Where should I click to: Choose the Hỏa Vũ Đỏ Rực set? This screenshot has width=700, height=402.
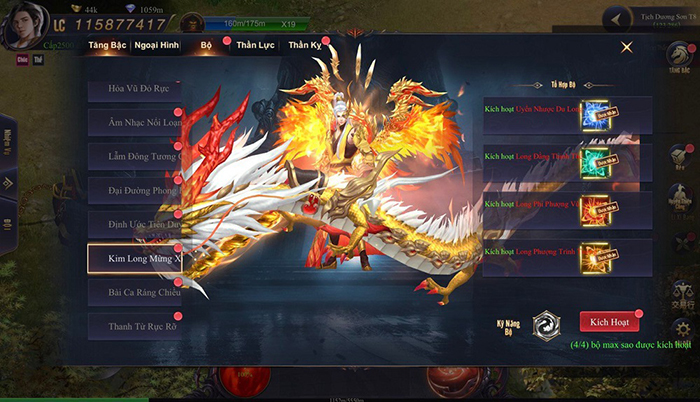click(x=135, y=91)
